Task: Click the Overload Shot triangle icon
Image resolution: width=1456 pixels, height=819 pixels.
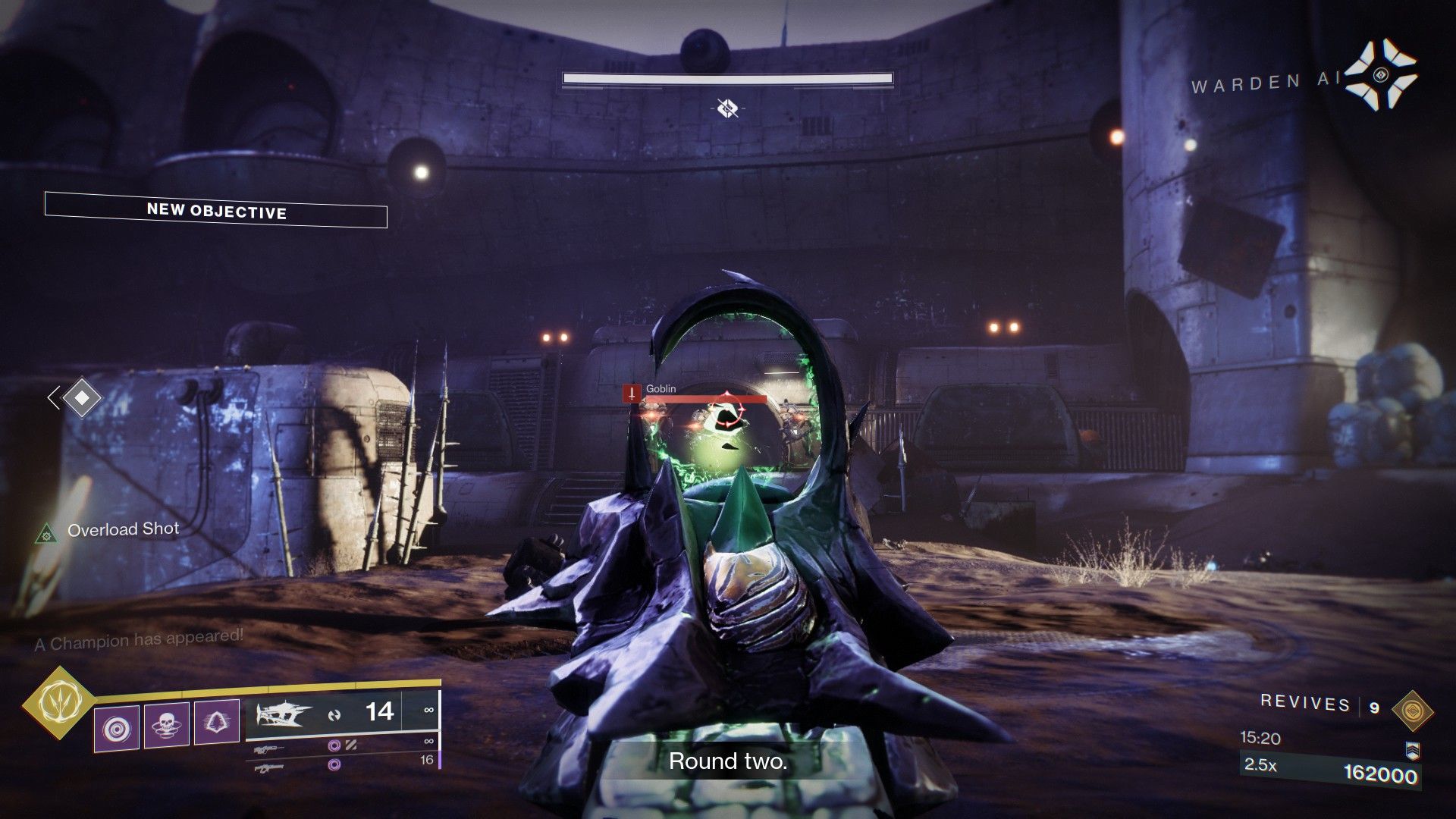Action: point(47,534)
